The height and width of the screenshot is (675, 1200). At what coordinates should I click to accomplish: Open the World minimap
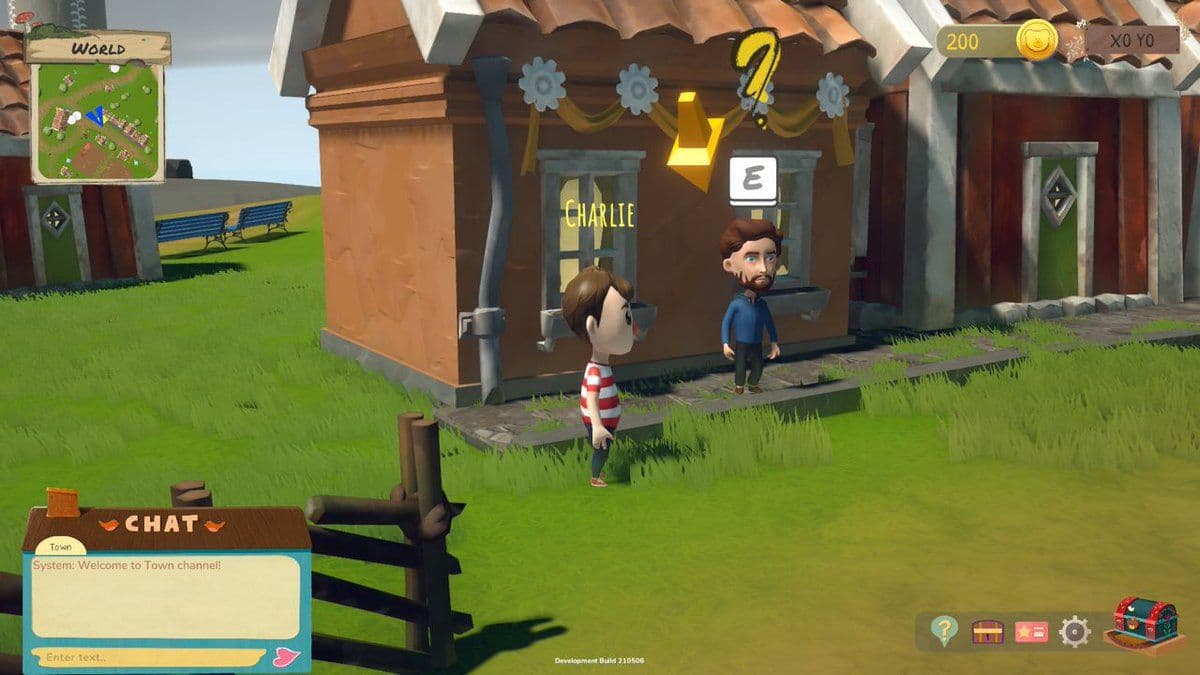click(x=97, y=121)
